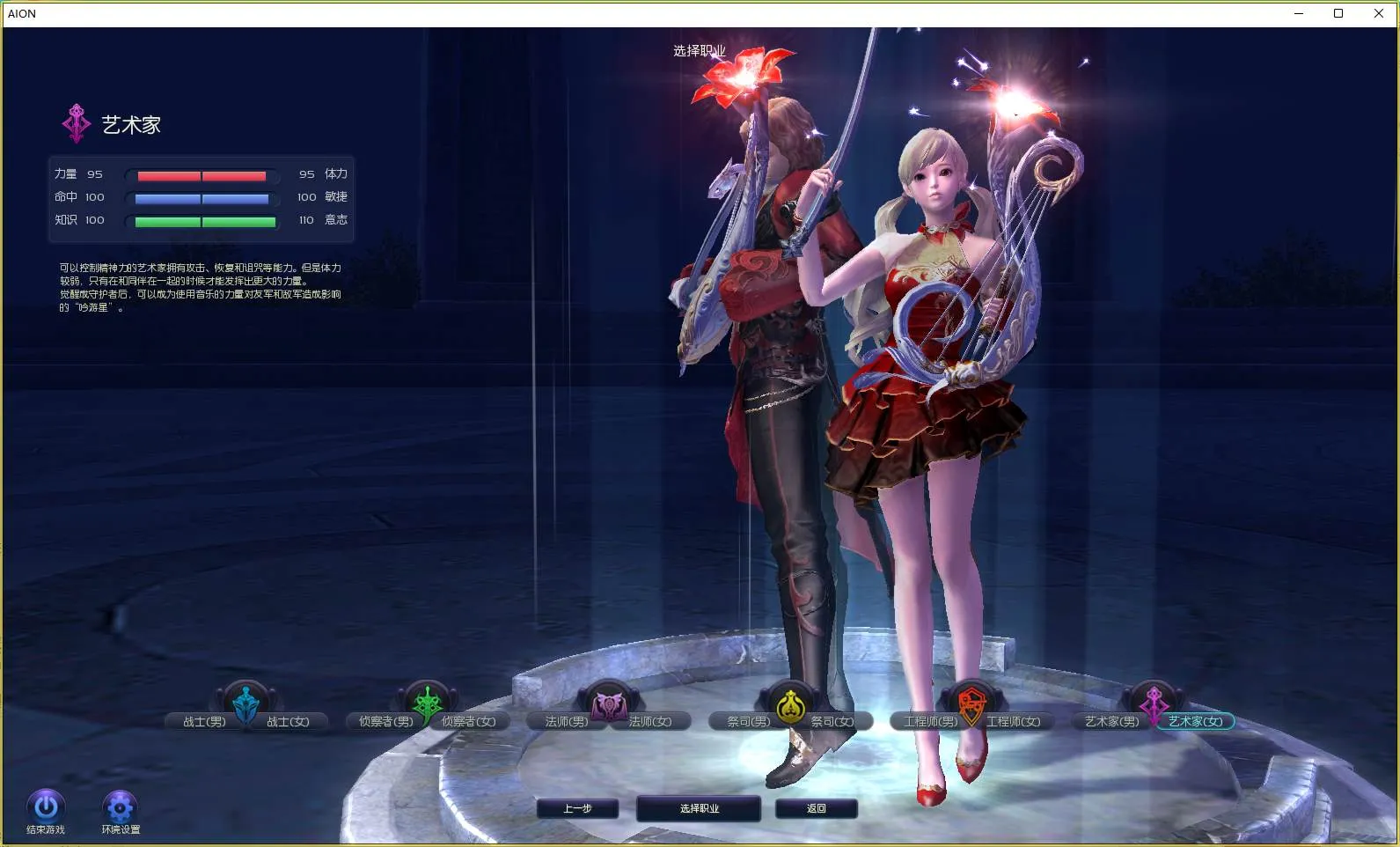1400x847 pixels.
Task: Switch to the 艺术家(男) class
Action: pos(1111,722)
